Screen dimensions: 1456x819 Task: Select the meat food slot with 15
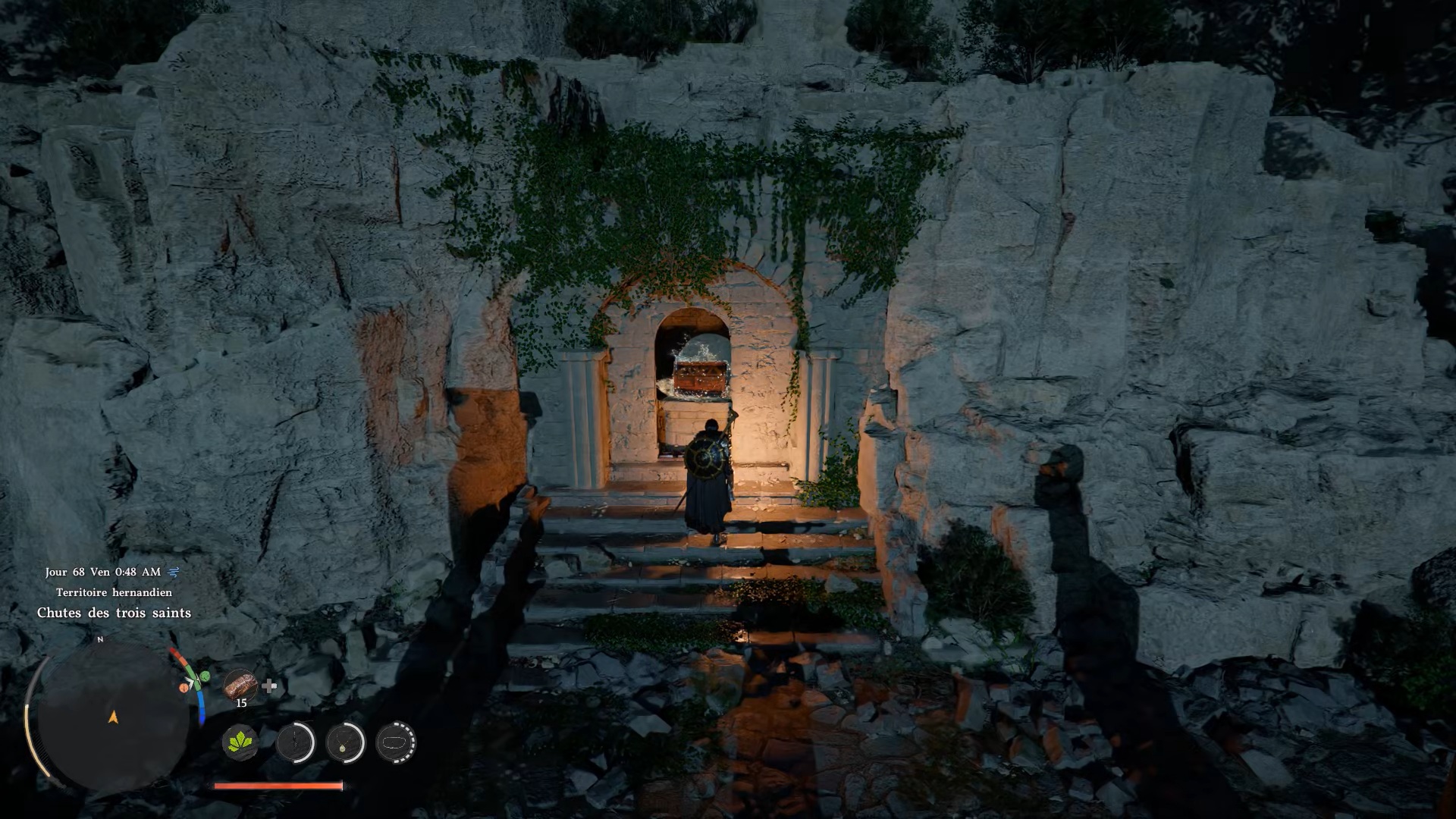point(240,685)
